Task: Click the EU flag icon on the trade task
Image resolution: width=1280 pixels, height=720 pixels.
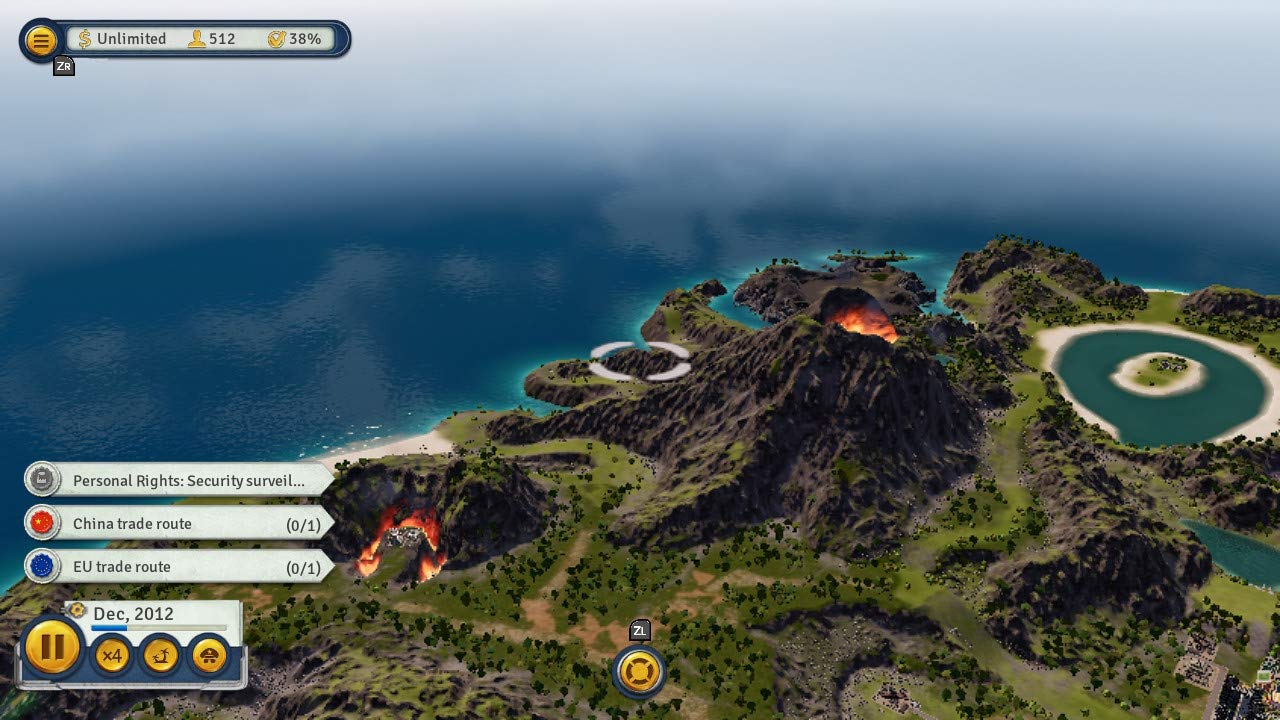Action: coord(40,566)
